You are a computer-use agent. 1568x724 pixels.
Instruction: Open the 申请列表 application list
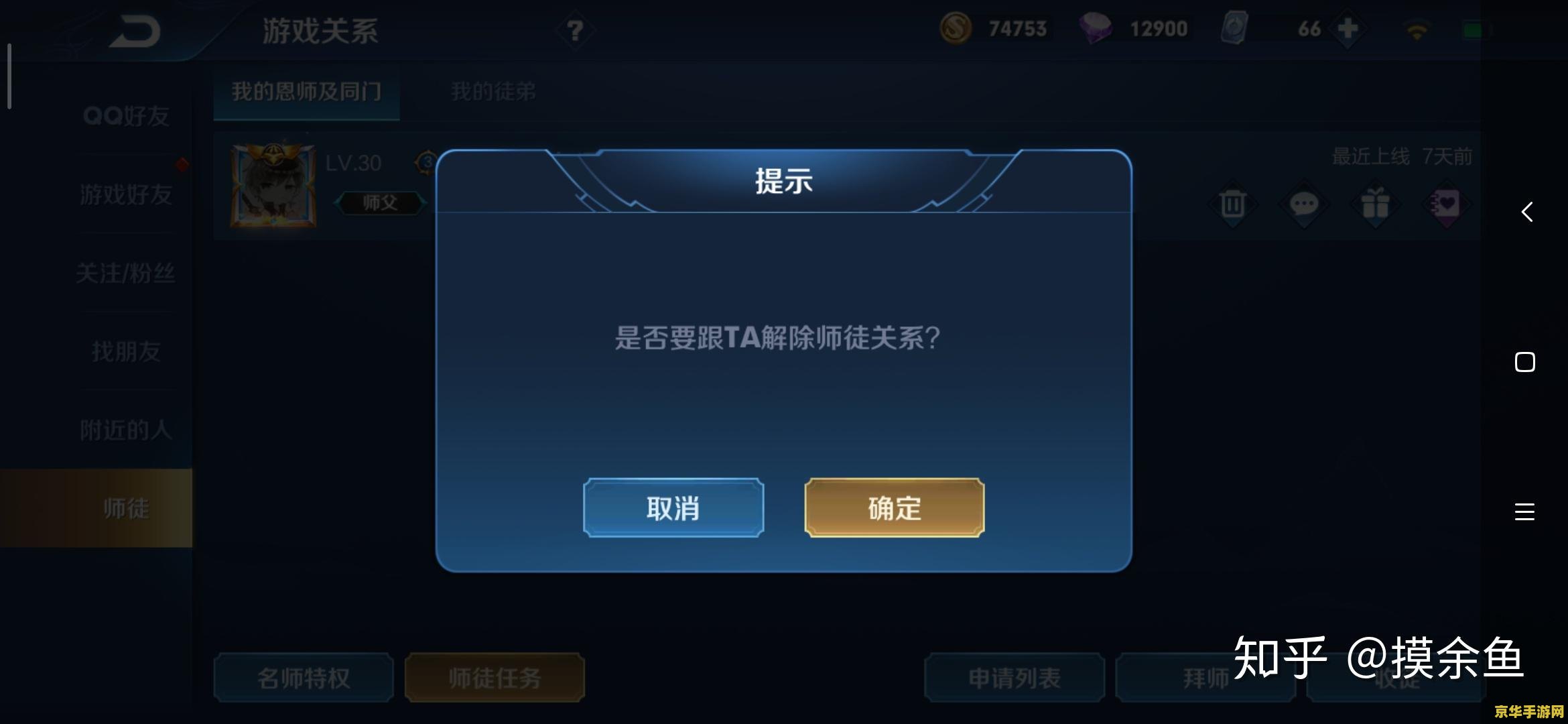coord(1013,678)
